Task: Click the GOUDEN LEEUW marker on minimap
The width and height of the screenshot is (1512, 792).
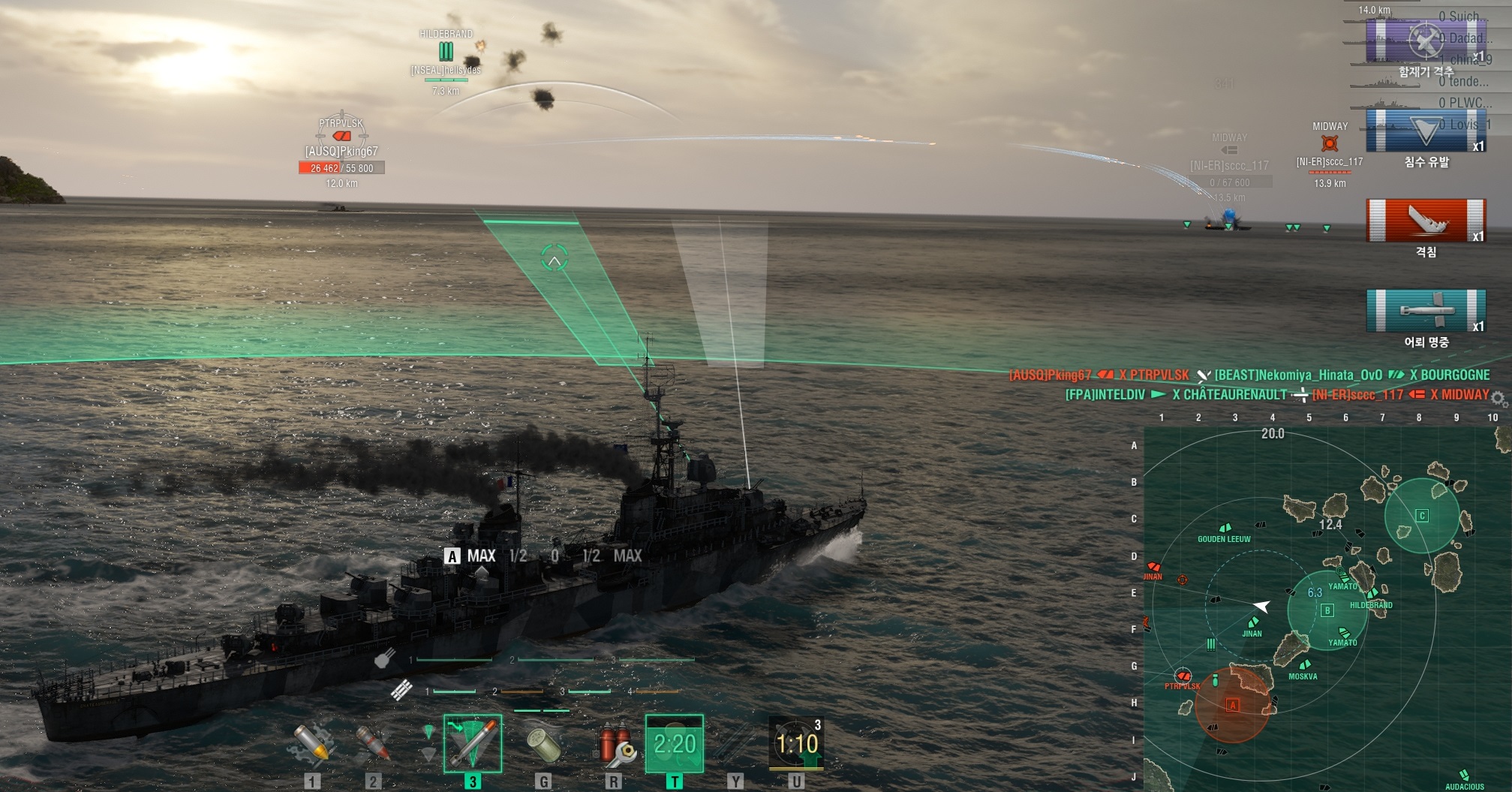Action: (1226, 529)
